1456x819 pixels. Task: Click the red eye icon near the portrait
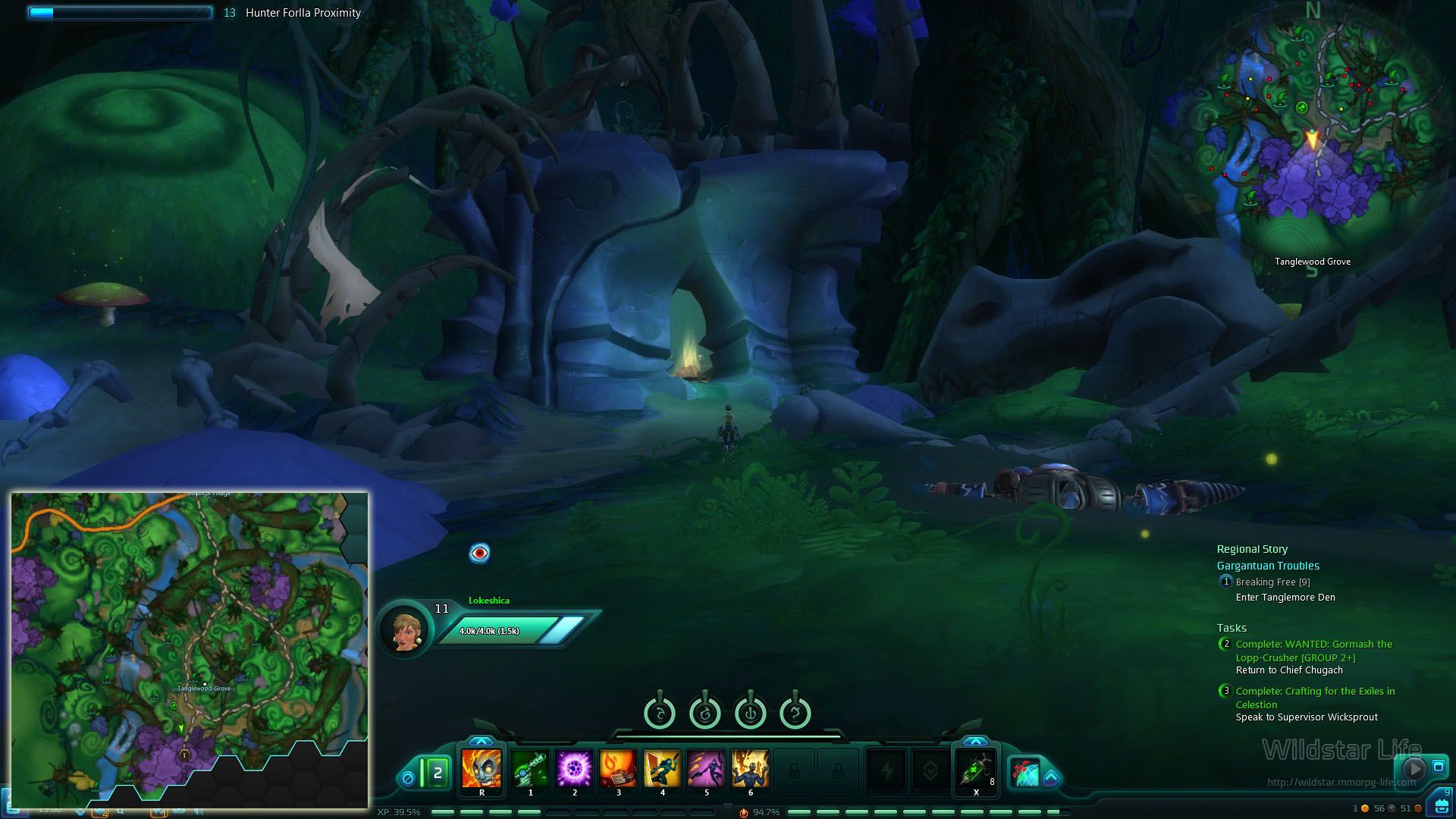pos(479,554)
